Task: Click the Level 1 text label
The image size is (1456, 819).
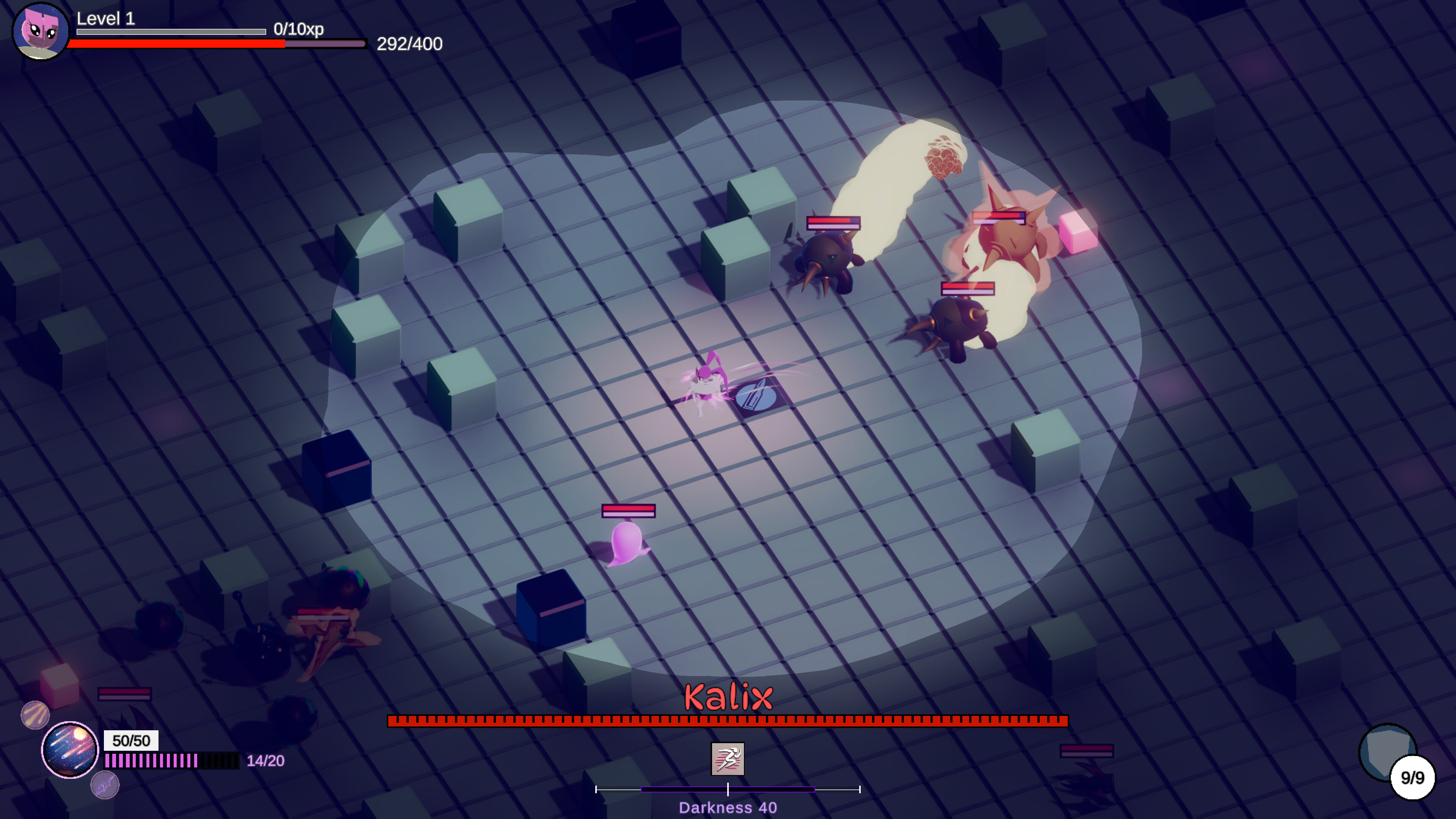Action: point(105,19)
